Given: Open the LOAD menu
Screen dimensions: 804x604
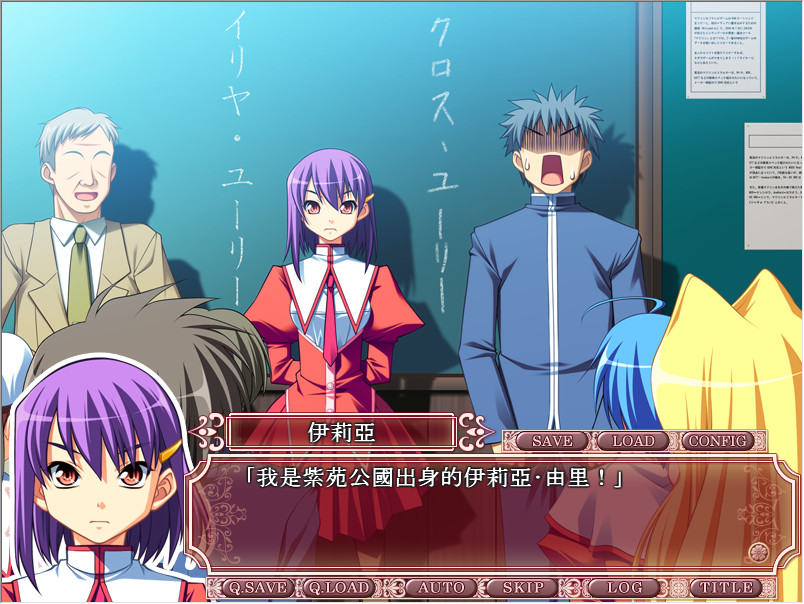Looking at the screenshot, I should (x=633, y=441).
